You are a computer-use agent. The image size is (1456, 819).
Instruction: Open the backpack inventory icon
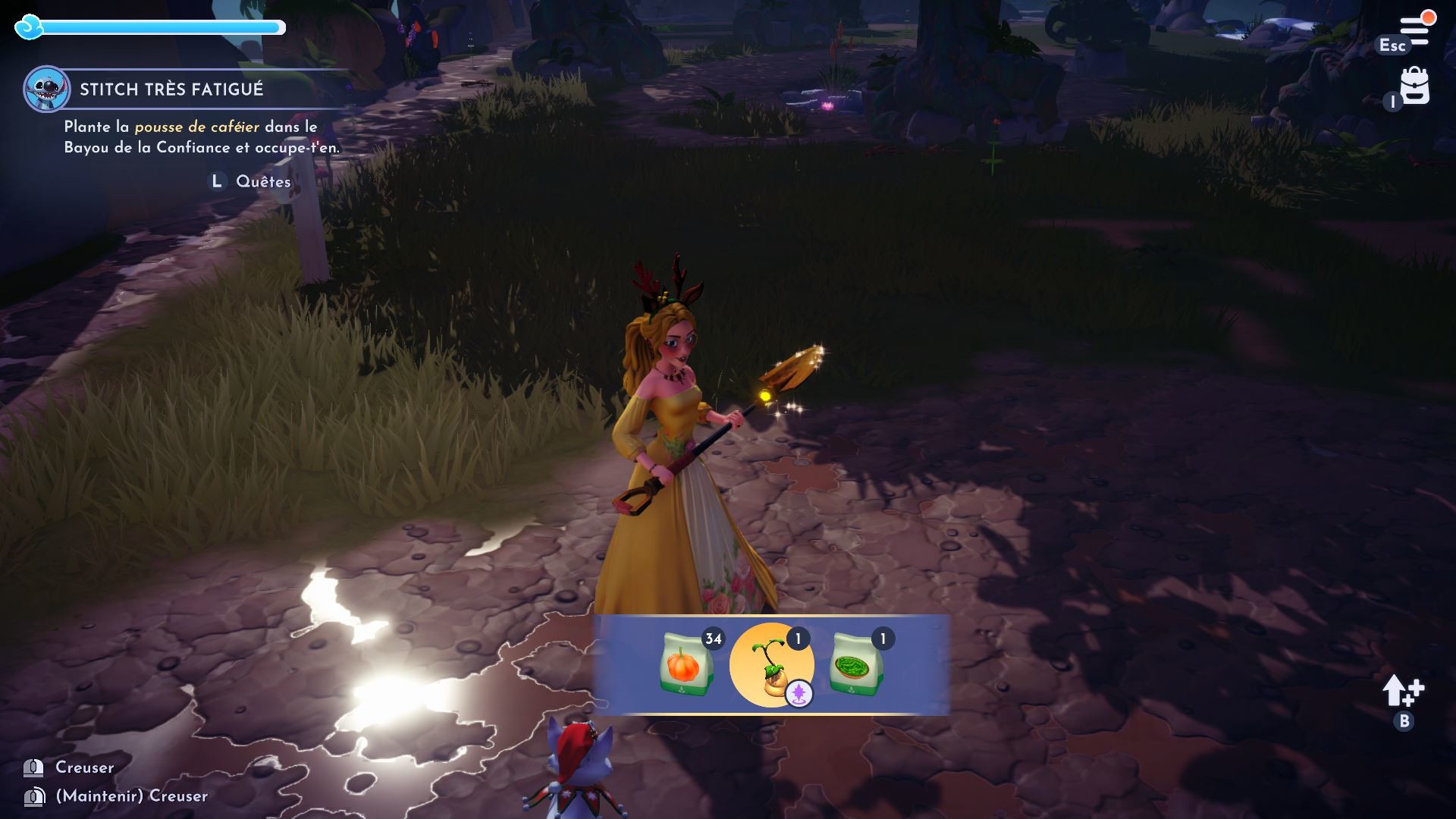pyautogui.click(x=1414, y=86)
